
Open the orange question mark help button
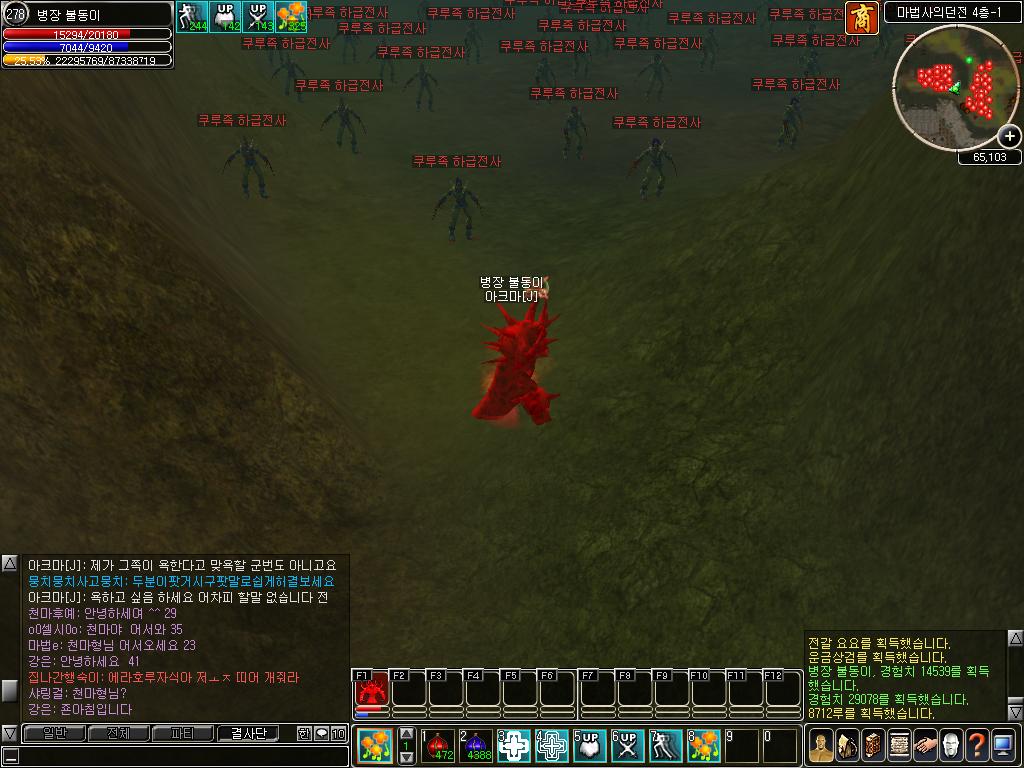(976, 745)
